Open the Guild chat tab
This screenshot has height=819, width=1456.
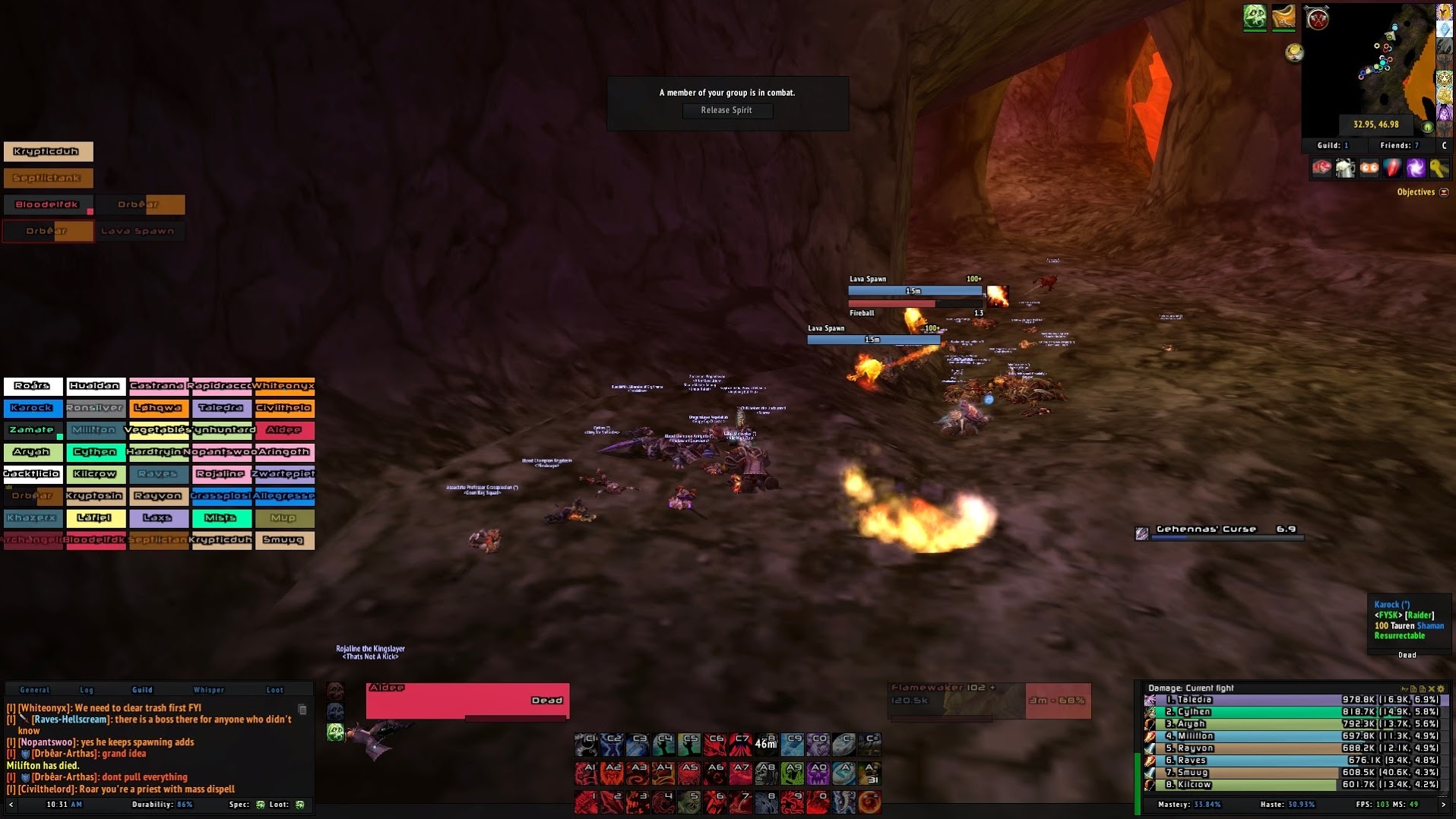(142, 690)
